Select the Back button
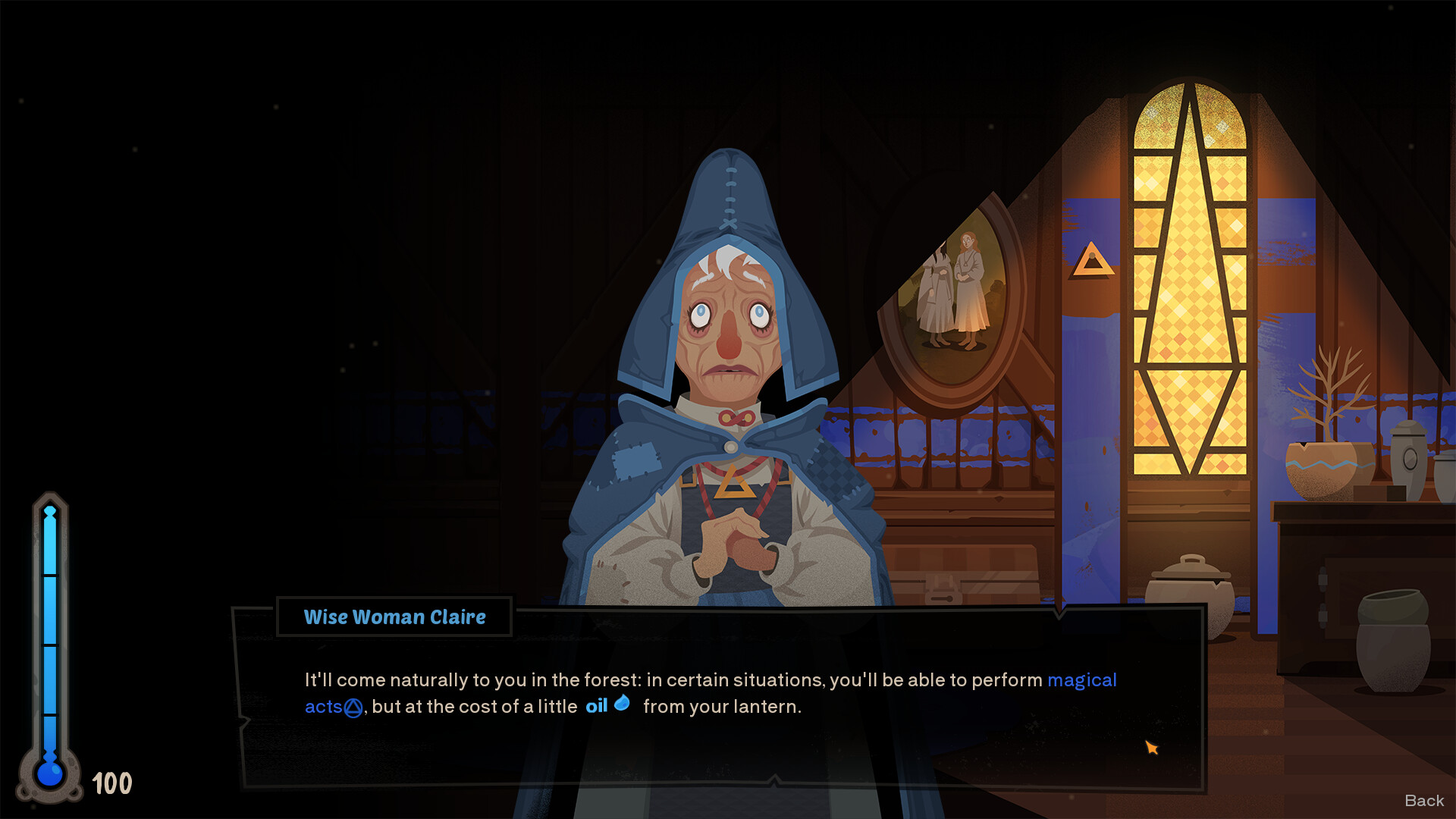 click(1424, 800)
